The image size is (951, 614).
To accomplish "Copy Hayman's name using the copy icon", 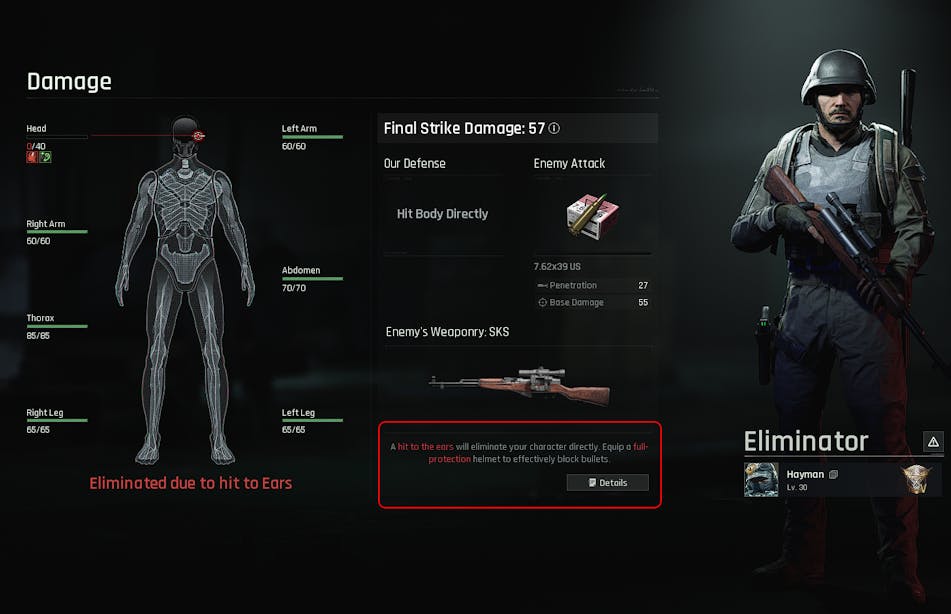I will tap(833, 474).
